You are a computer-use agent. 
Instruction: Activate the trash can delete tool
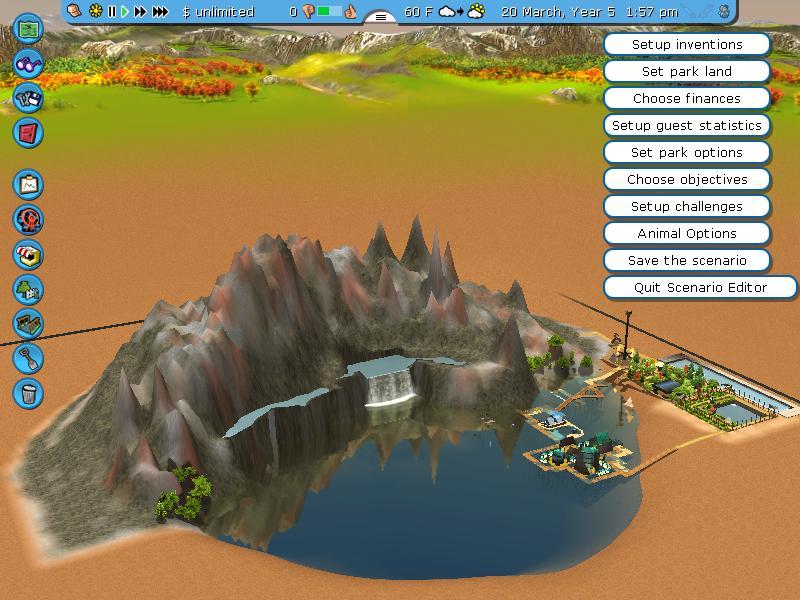click(x=28, y=392)
